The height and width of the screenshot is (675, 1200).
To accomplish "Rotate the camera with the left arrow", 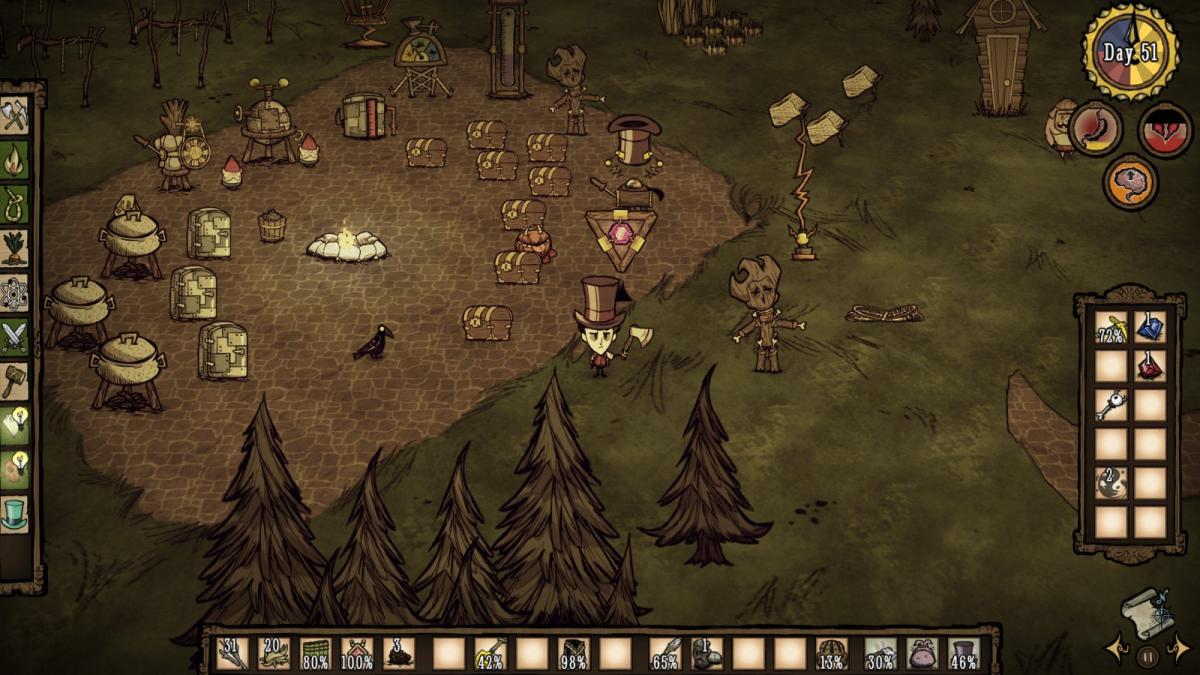I will (1116, 648).
